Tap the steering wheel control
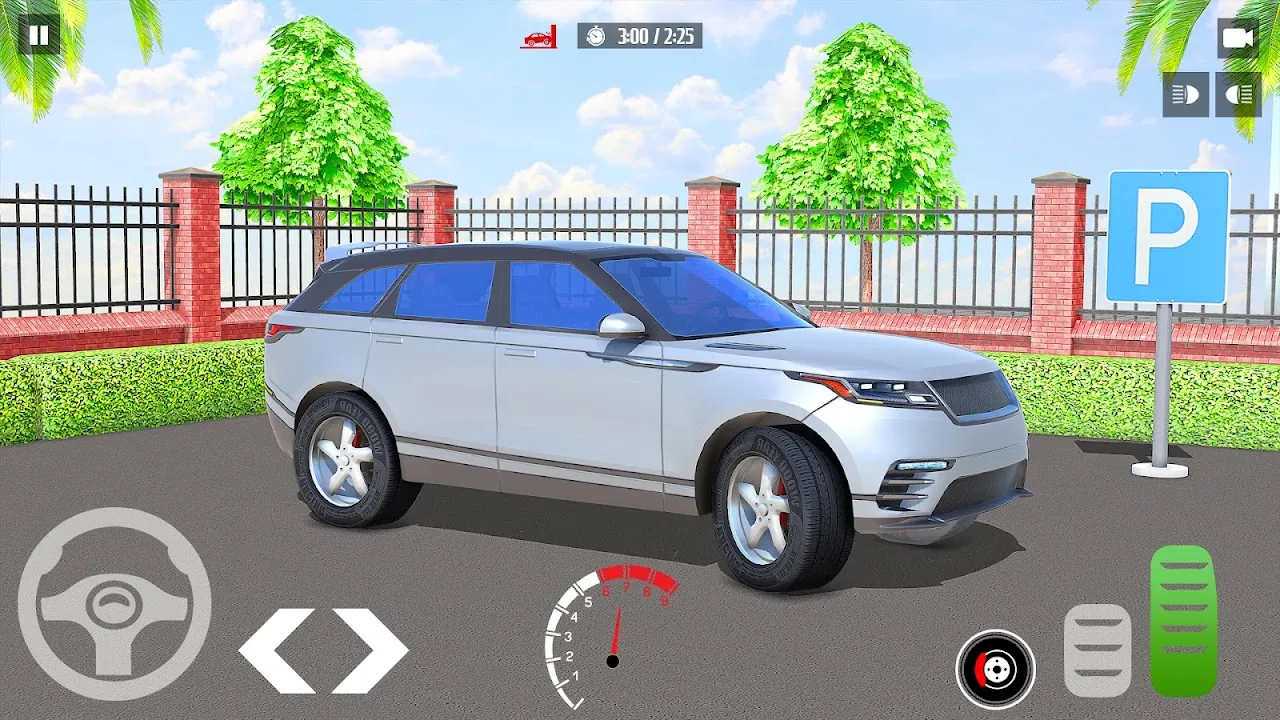This screenshot has width=1280, height=720. point(114,603)
